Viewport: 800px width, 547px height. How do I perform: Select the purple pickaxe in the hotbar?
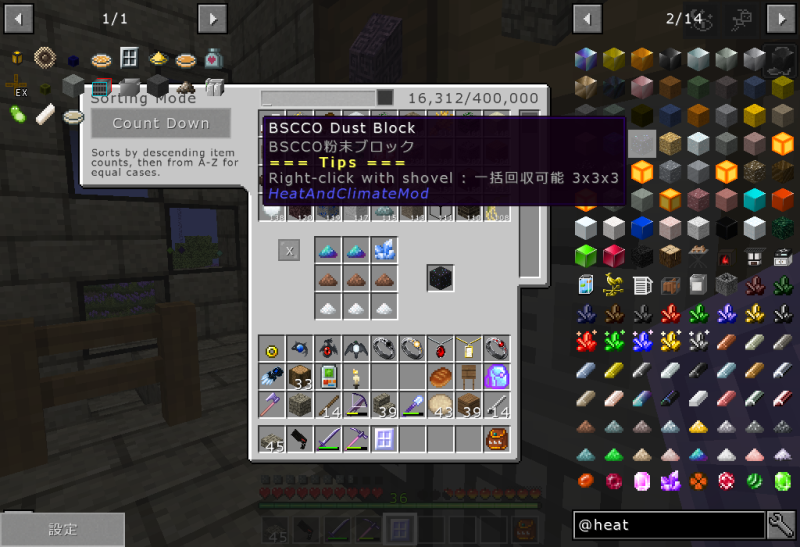(x=356, y=439)
